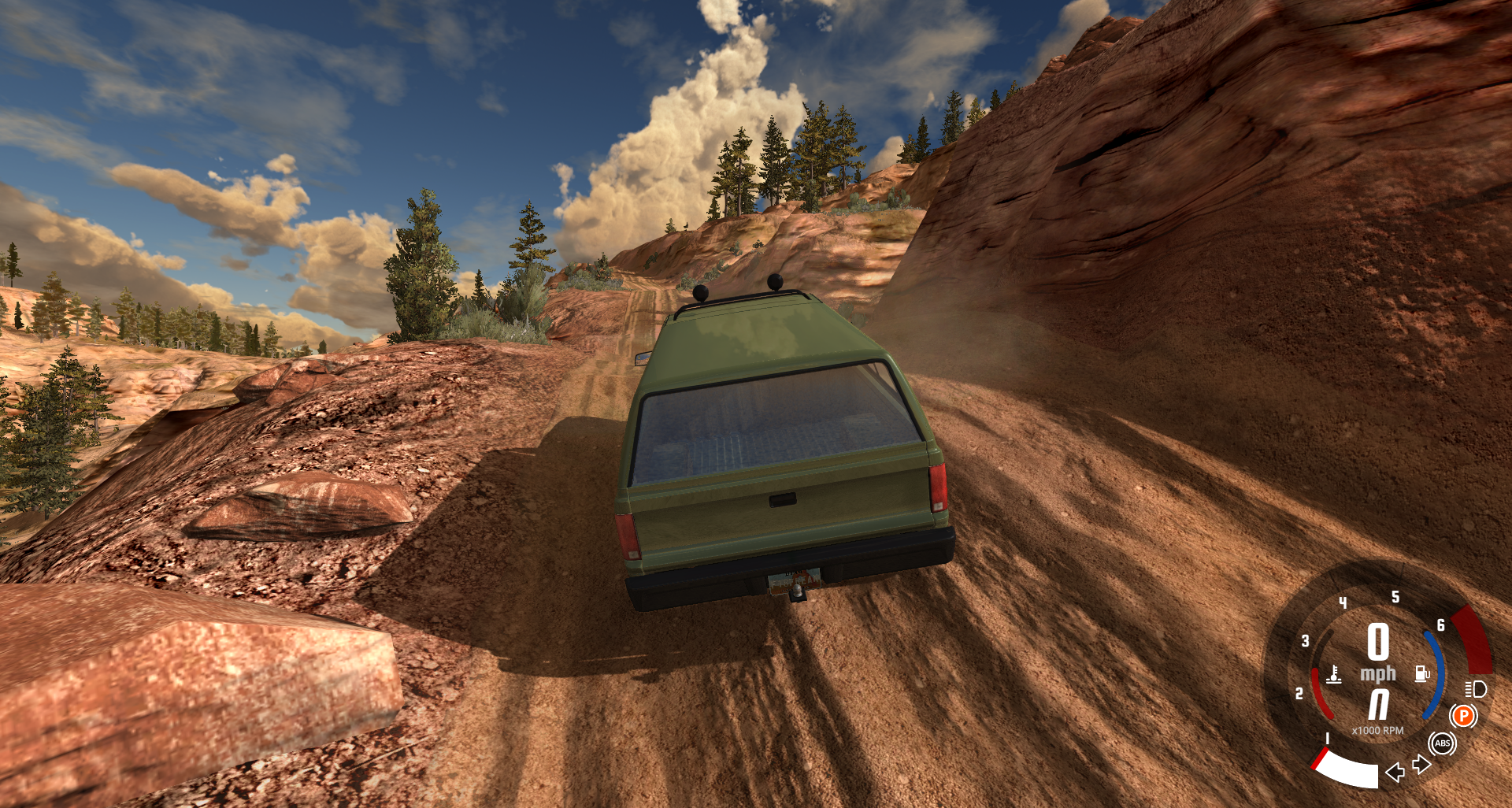This screenshot has width=1512, height=808.
Task: Activate the right turn signal arrow
Action: point(1421,764)
